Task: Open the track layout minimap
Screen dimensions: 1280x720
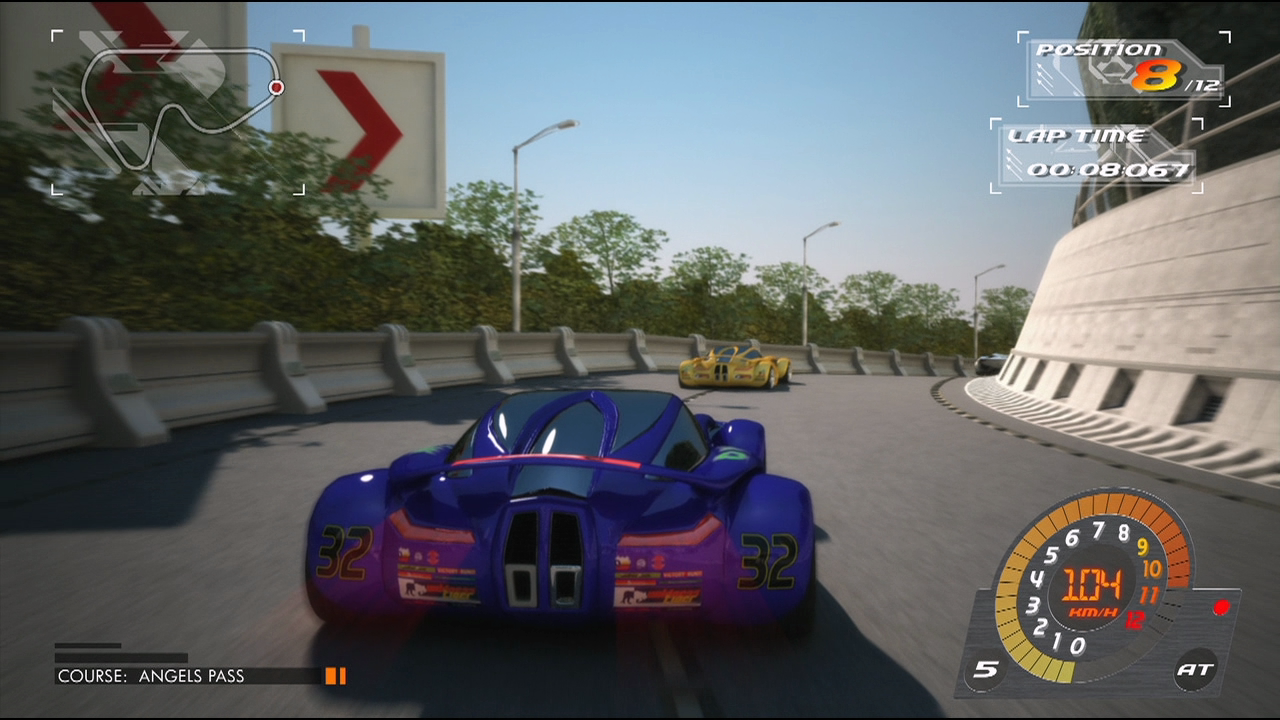Action: [178, 111]
